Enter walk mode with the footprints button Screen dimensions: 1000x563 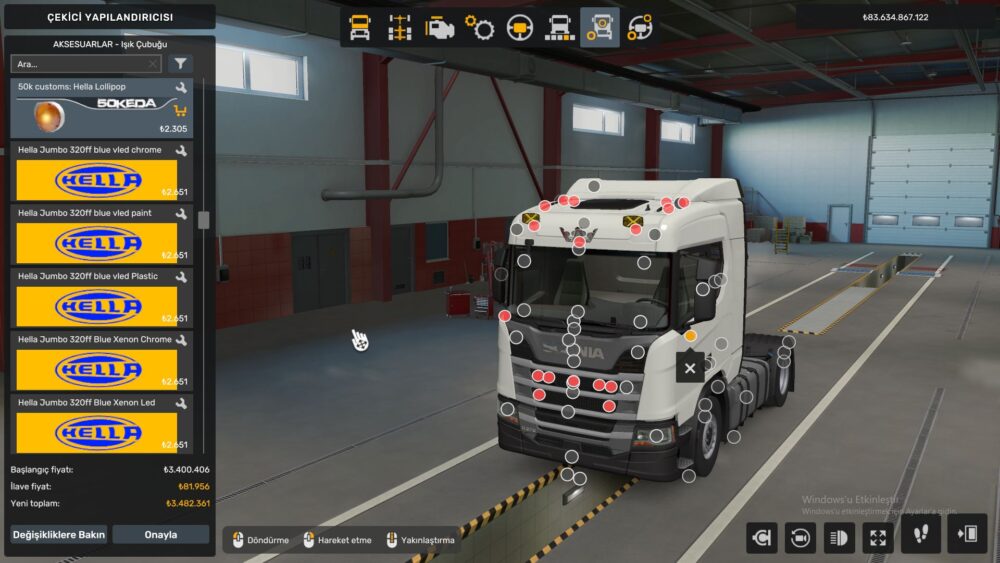click(920, 535)
